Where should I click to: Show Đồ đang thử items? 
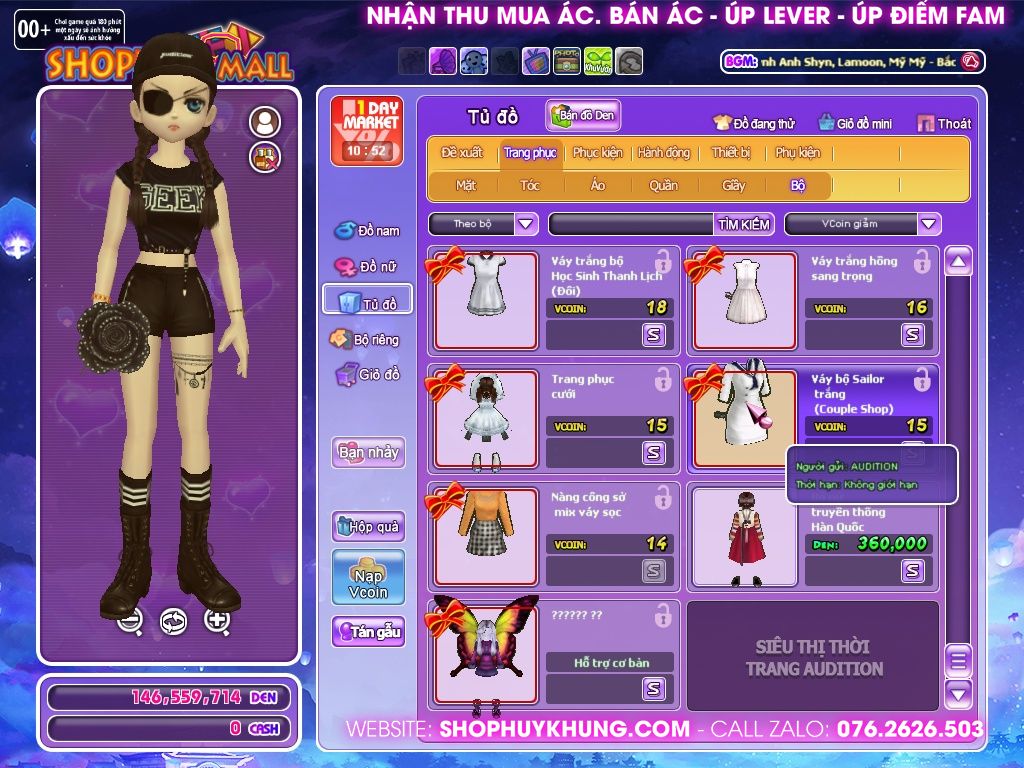[753, 124]
